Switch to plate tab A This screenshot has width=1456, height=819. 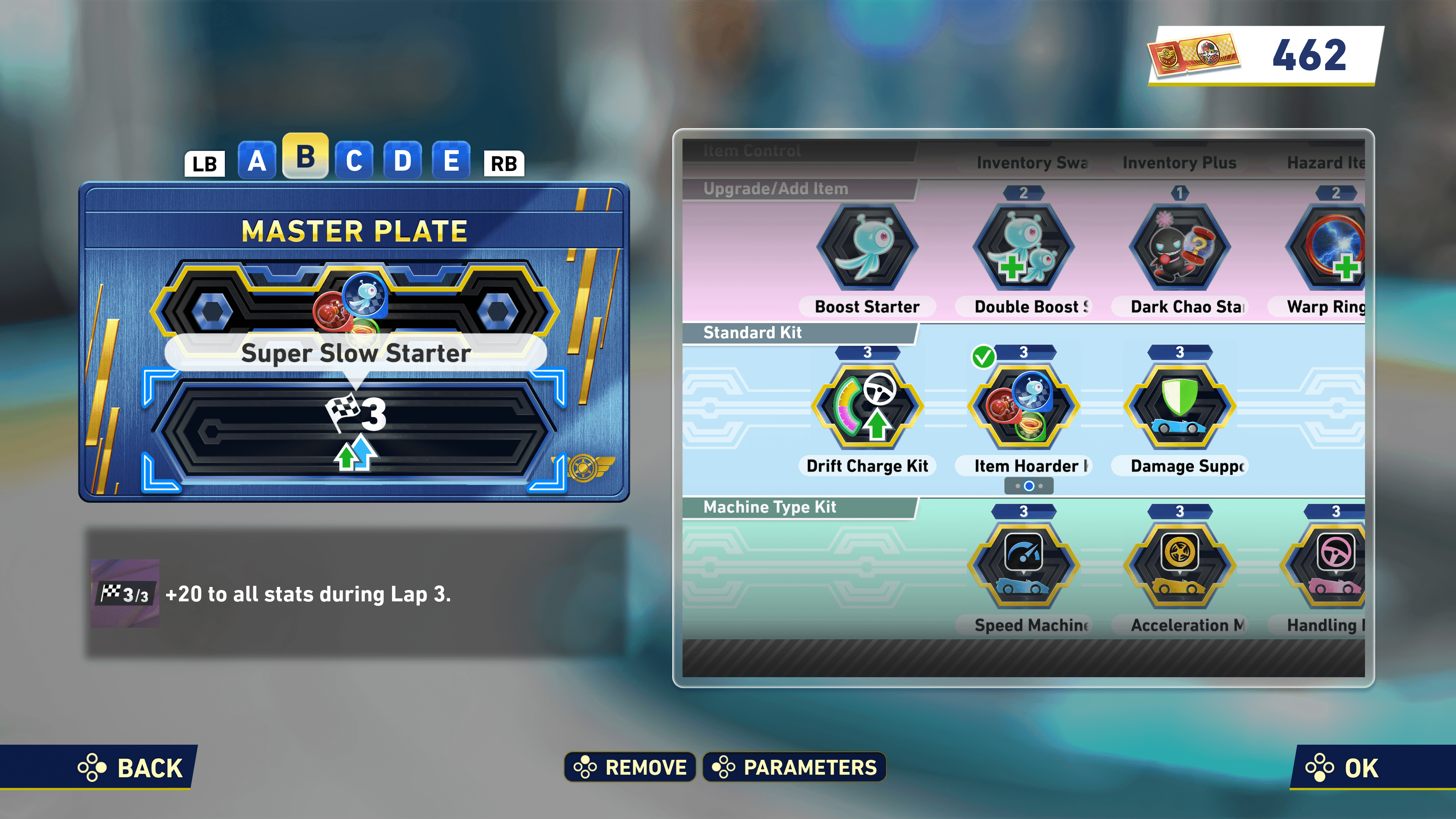point(257,160)
